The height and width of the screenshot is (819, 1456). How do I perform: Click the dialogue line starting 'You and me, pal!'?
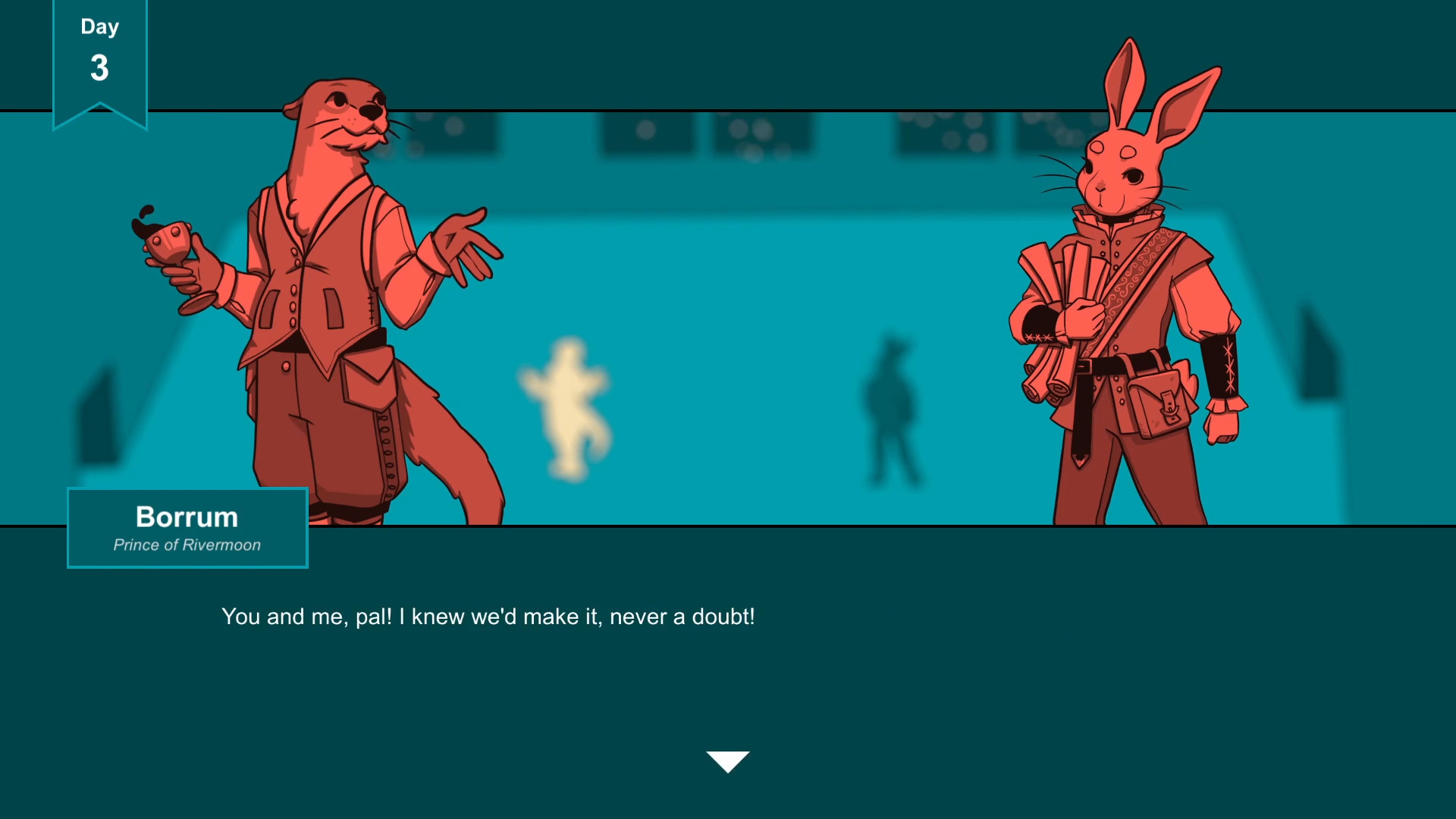(488, 617)
